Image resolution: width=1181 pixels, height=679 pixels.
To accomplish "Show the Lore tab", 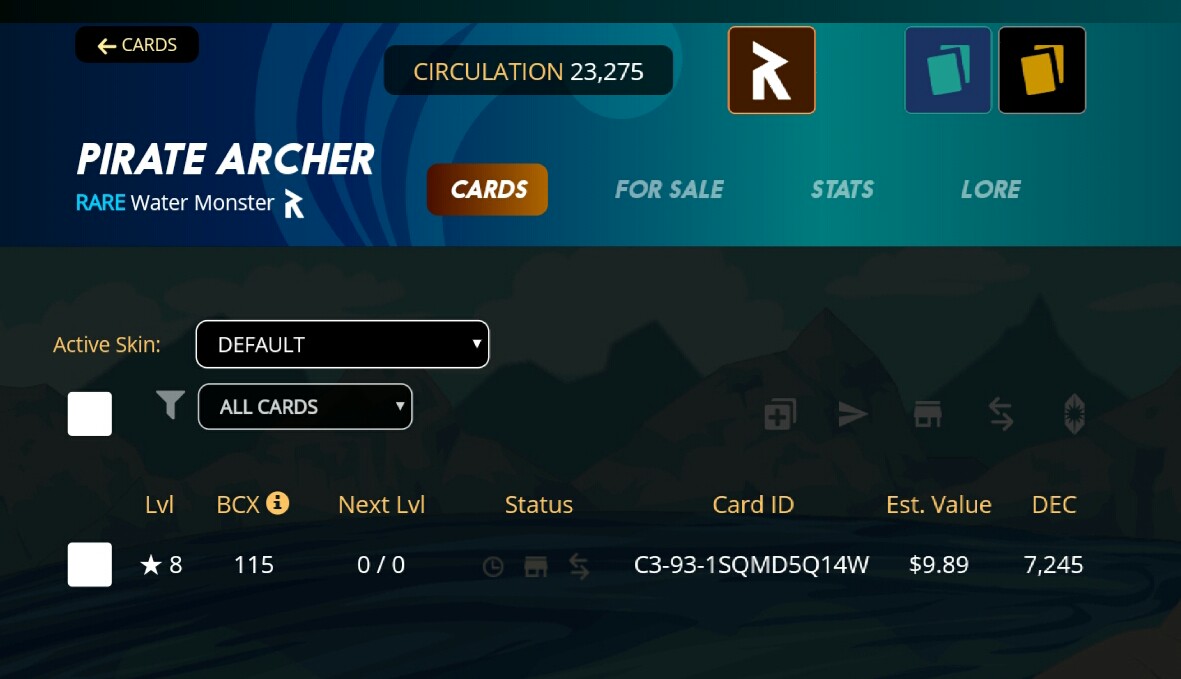I will (x=990, y=190).
